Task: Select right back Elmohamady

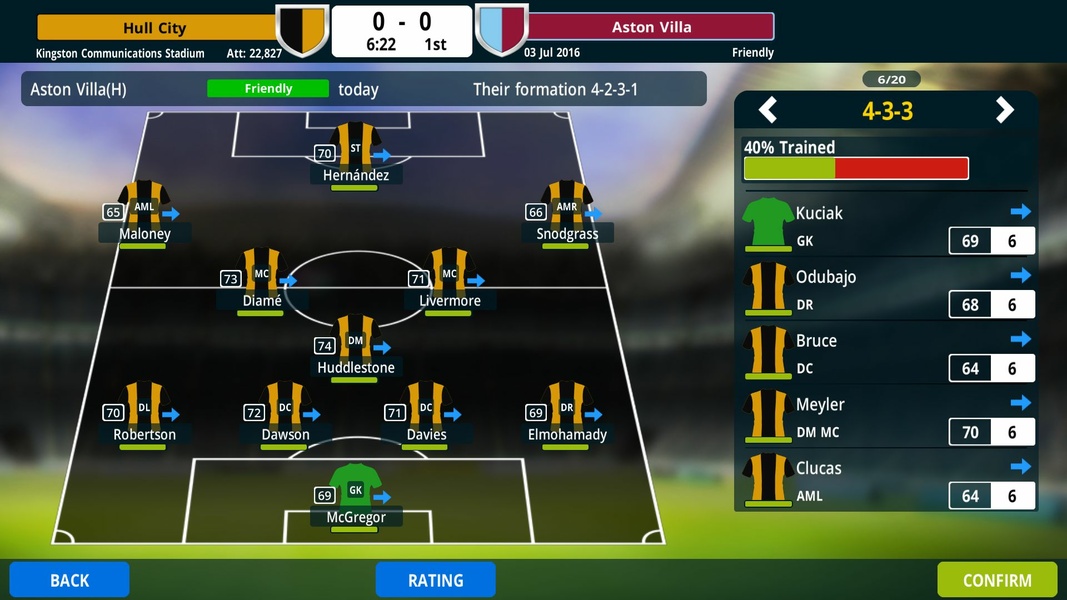Action: point(567,408)
